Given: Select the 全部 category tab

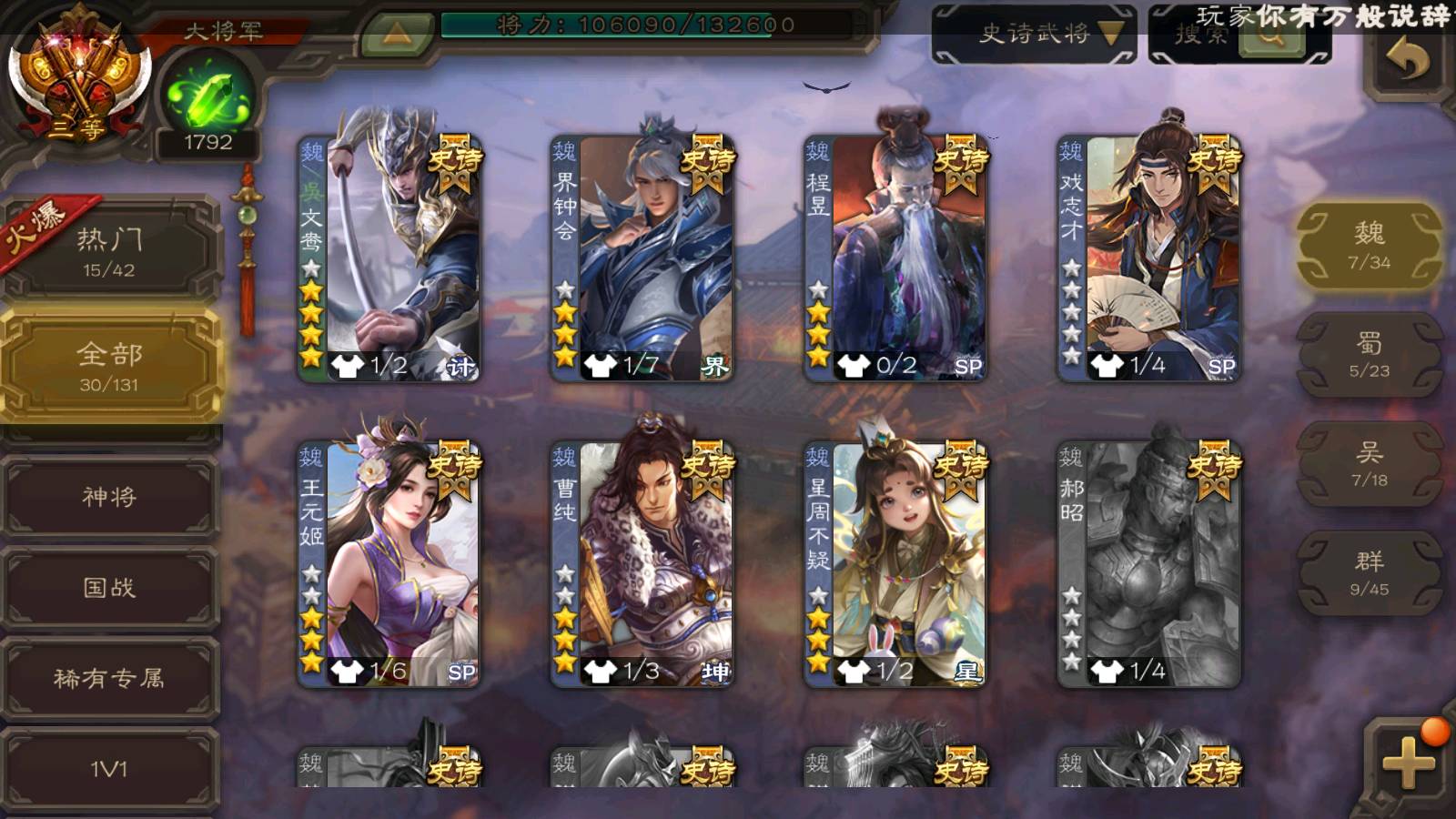Looking at the screenshot, I should (109, 366).
